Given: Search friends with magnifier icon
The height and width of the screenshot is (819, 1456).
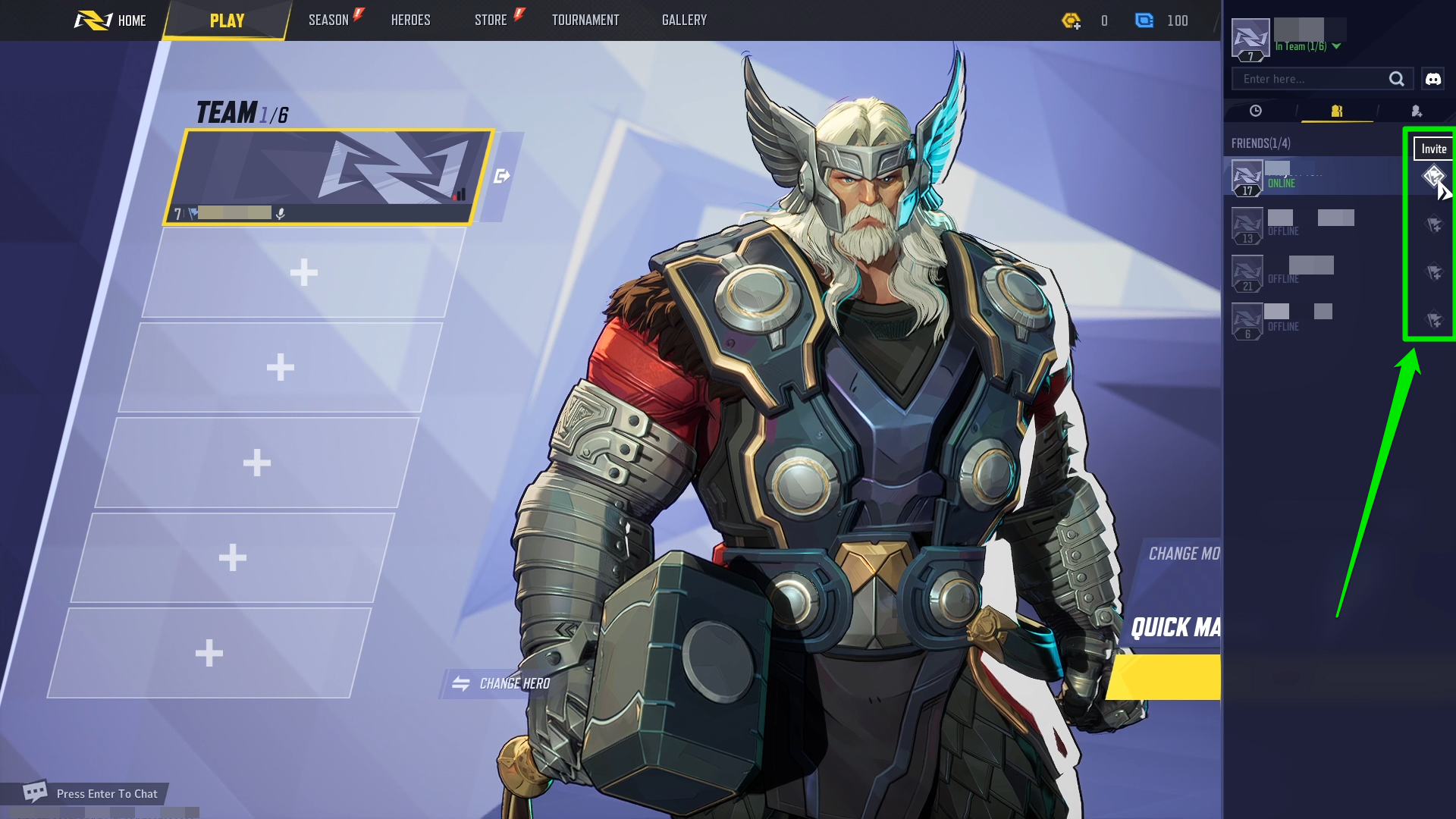Looking at the screenshot, I should click(x=1396, y=79).
